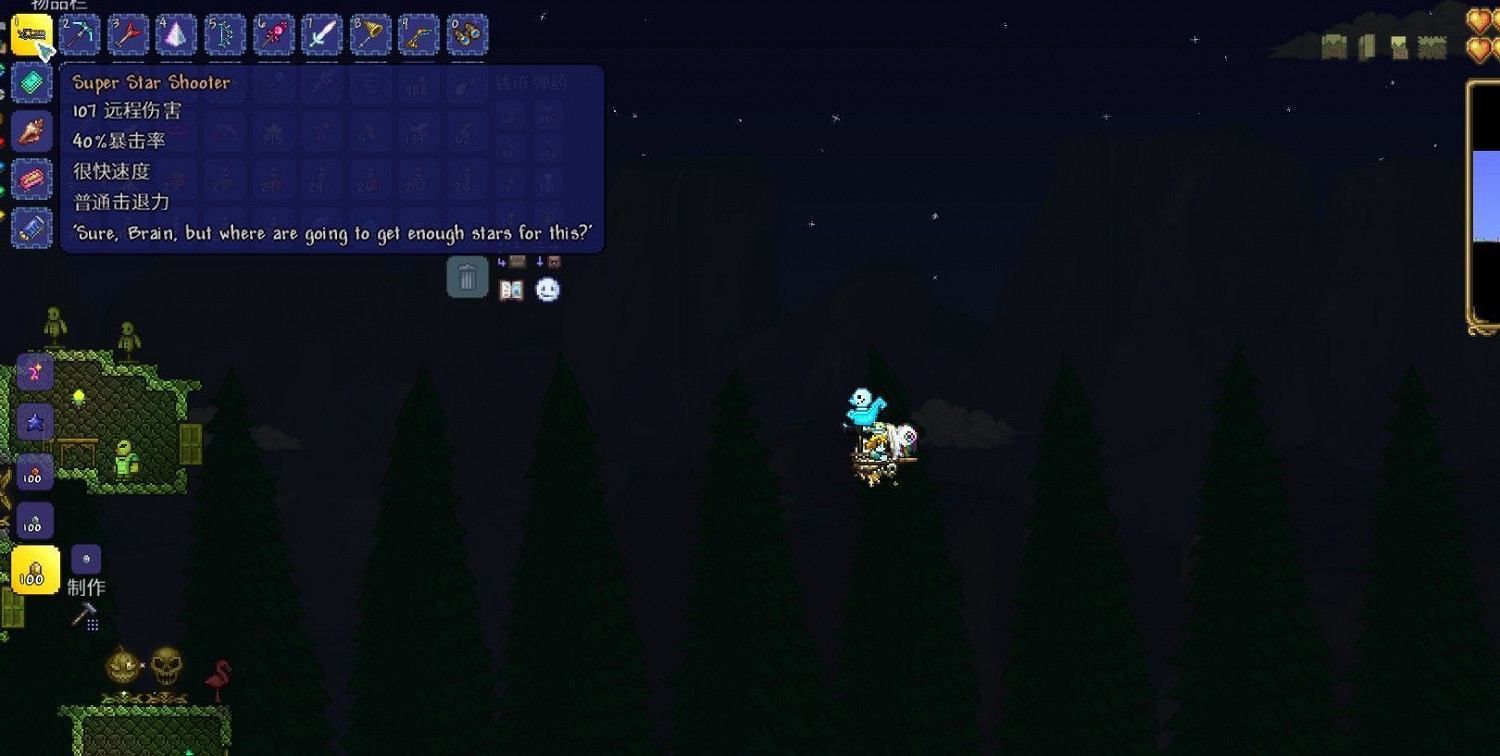The height and width of the screenshot is (756, 1500).
Task: Select the grappling hook in hotbar slot 9
Action: (420, 35)
